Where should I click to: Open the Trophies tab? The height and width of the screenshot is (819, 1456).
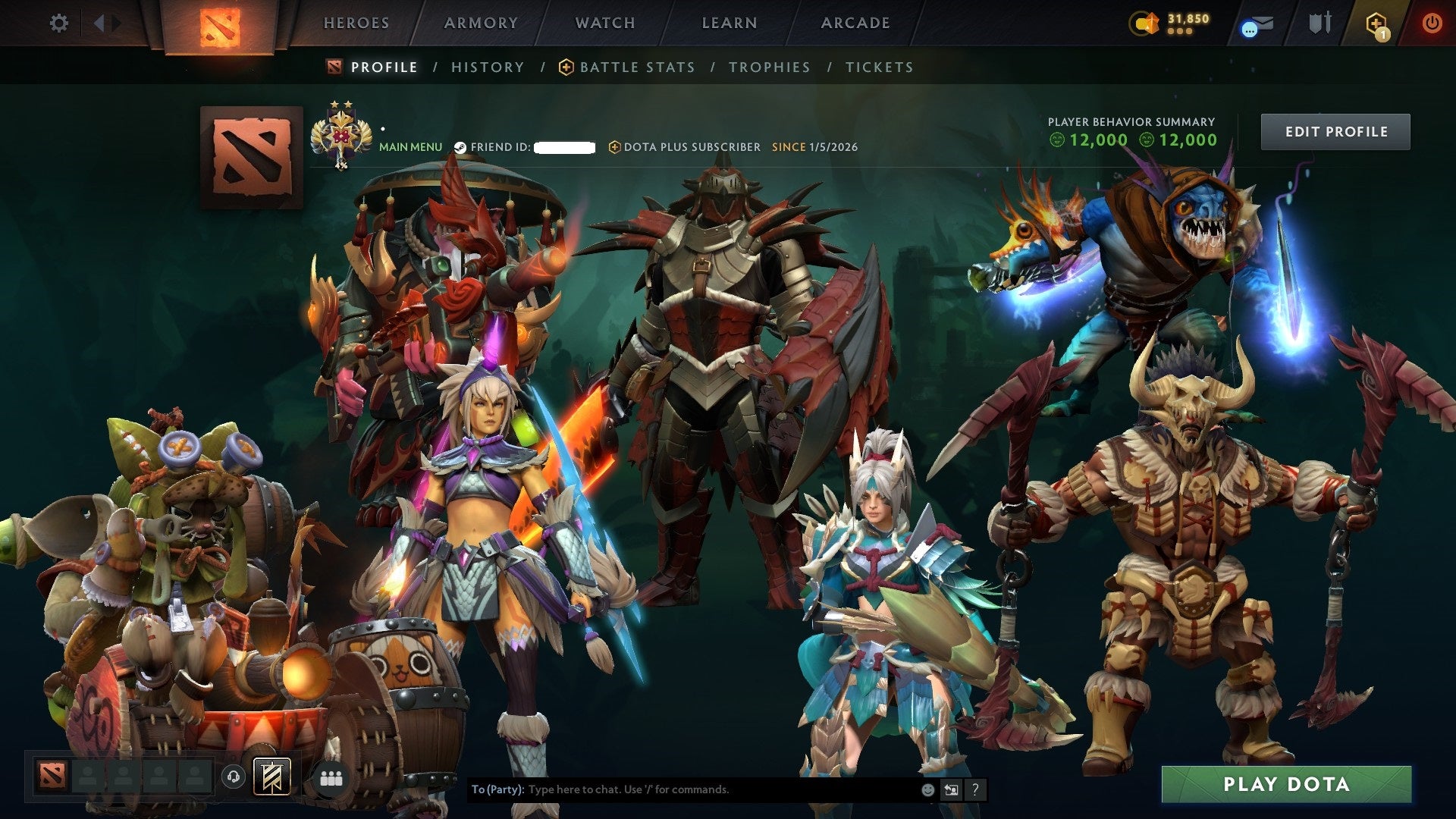769,67
